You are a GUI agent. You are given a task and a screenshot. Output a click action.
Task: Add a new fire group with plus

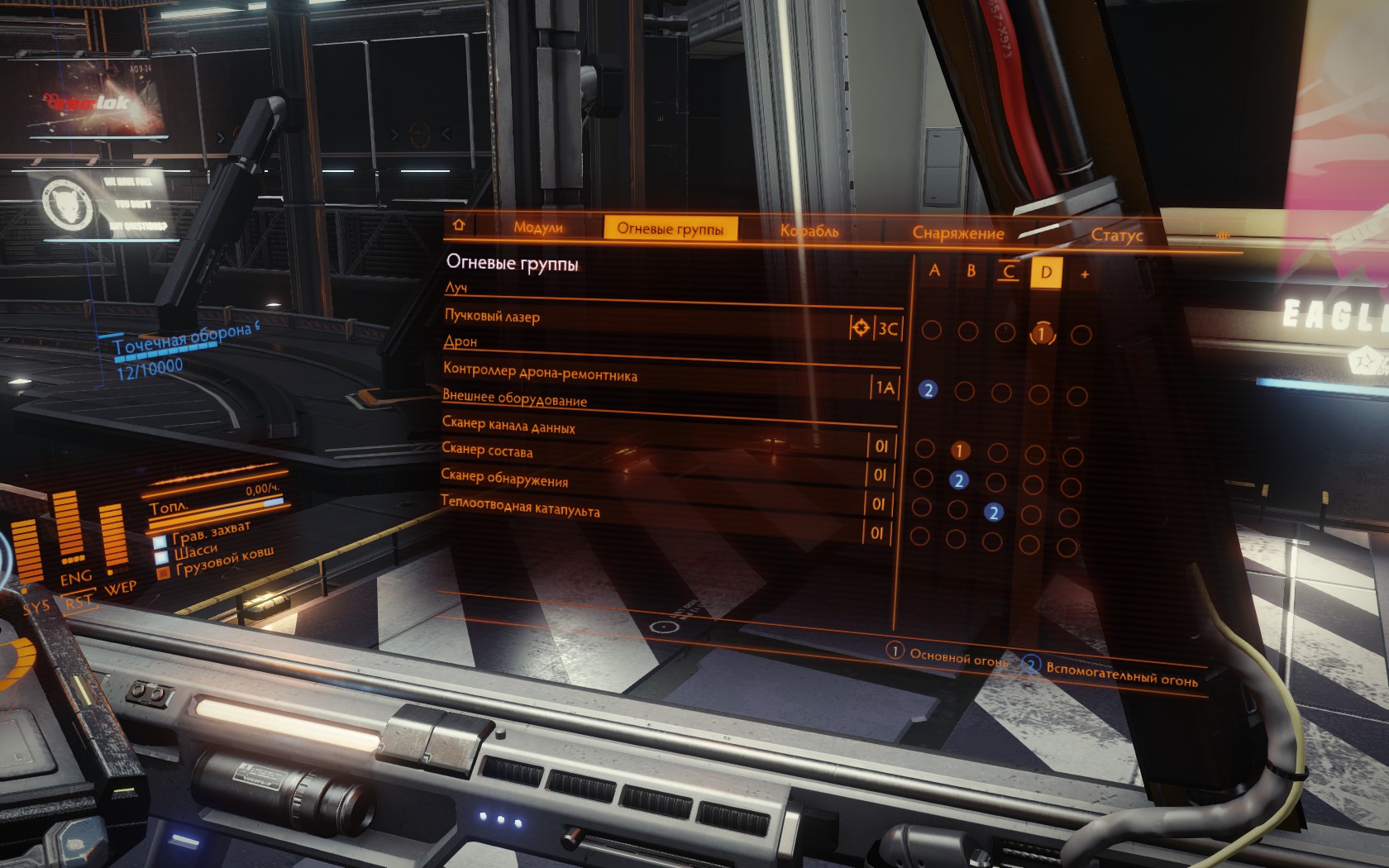(1085, 274)
